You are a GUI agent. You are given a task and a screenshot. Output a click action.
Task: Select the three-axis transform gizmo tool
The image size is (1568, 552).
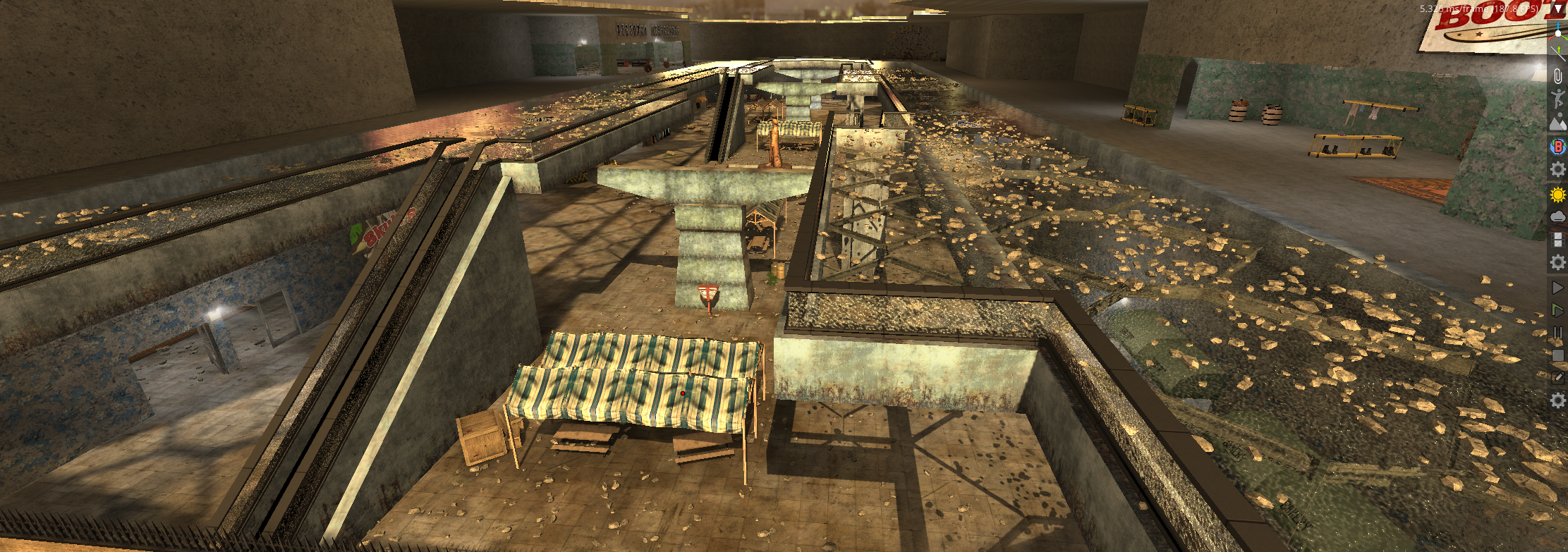pyautogui.click(x=1558, y=30)
